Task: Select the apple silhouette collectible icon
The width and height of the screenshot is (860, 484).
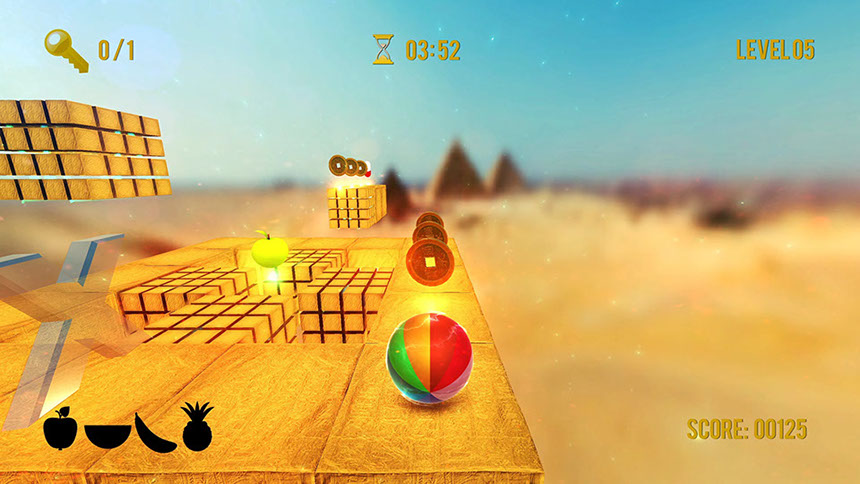Action: [x=60, y=429]
